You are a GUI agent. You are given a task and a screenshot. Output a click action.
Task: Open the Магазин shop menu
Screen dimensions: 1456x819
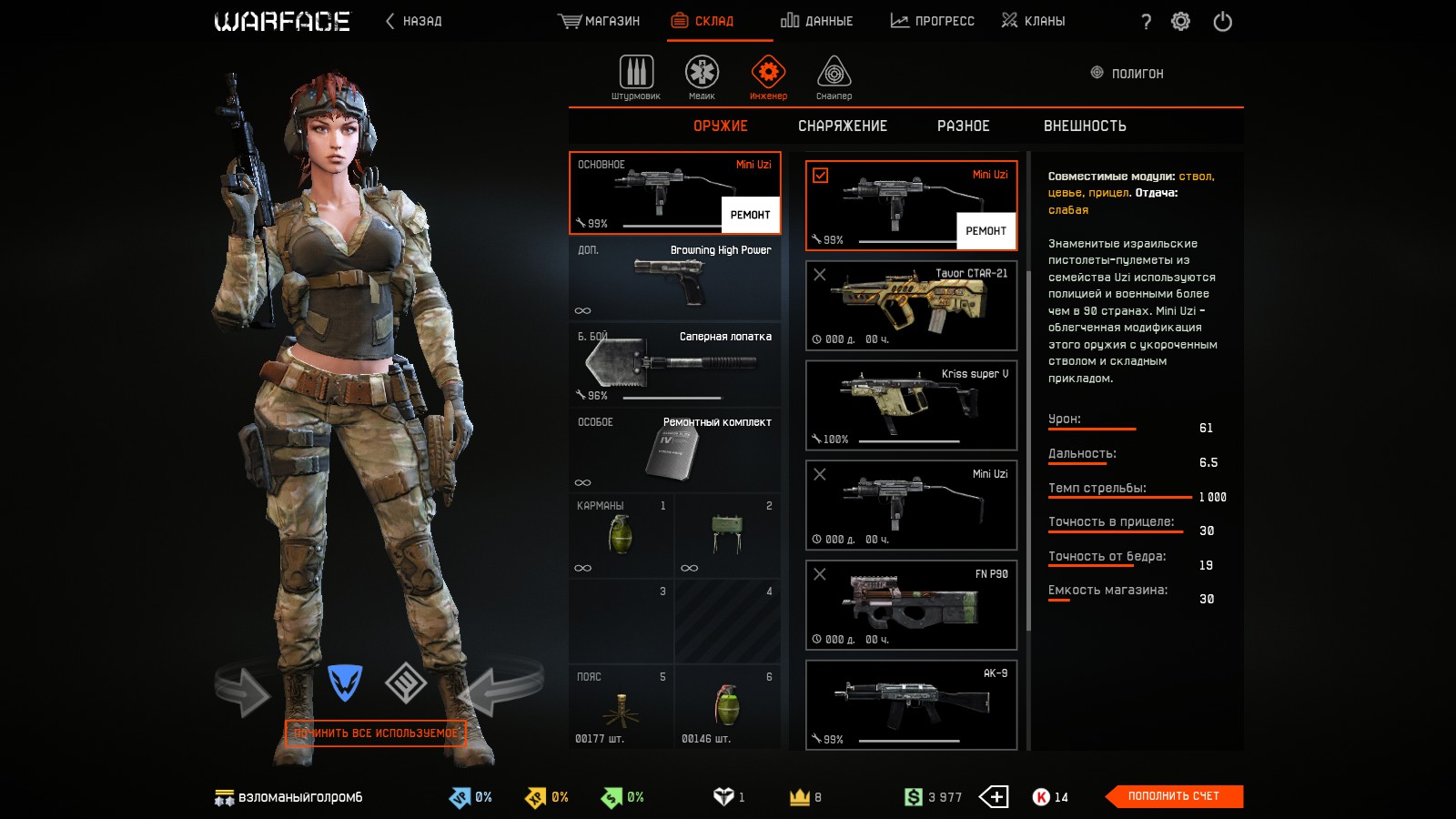(x=599, y=21)
